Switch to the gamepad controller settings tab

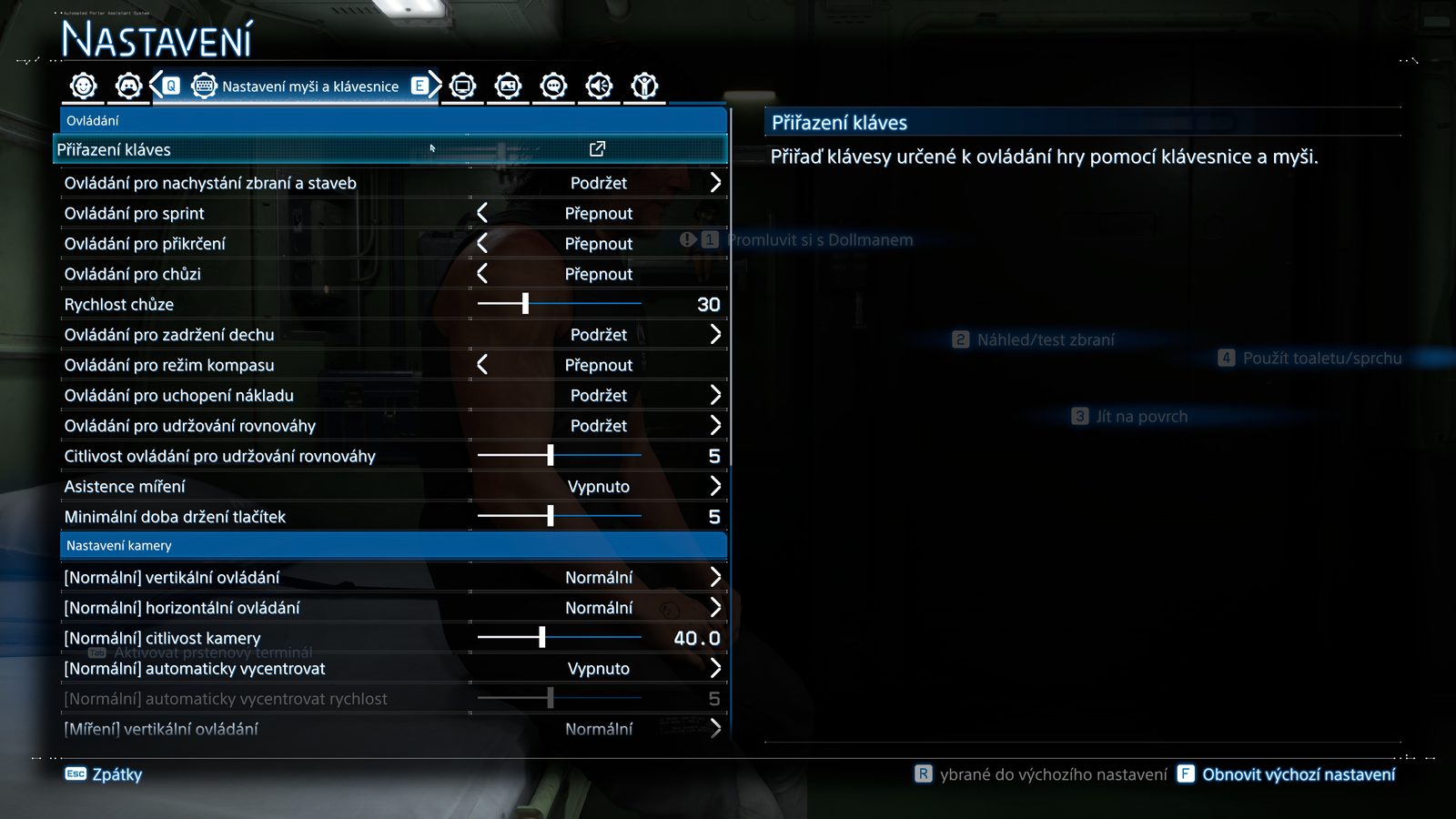[x=128, y=86]
